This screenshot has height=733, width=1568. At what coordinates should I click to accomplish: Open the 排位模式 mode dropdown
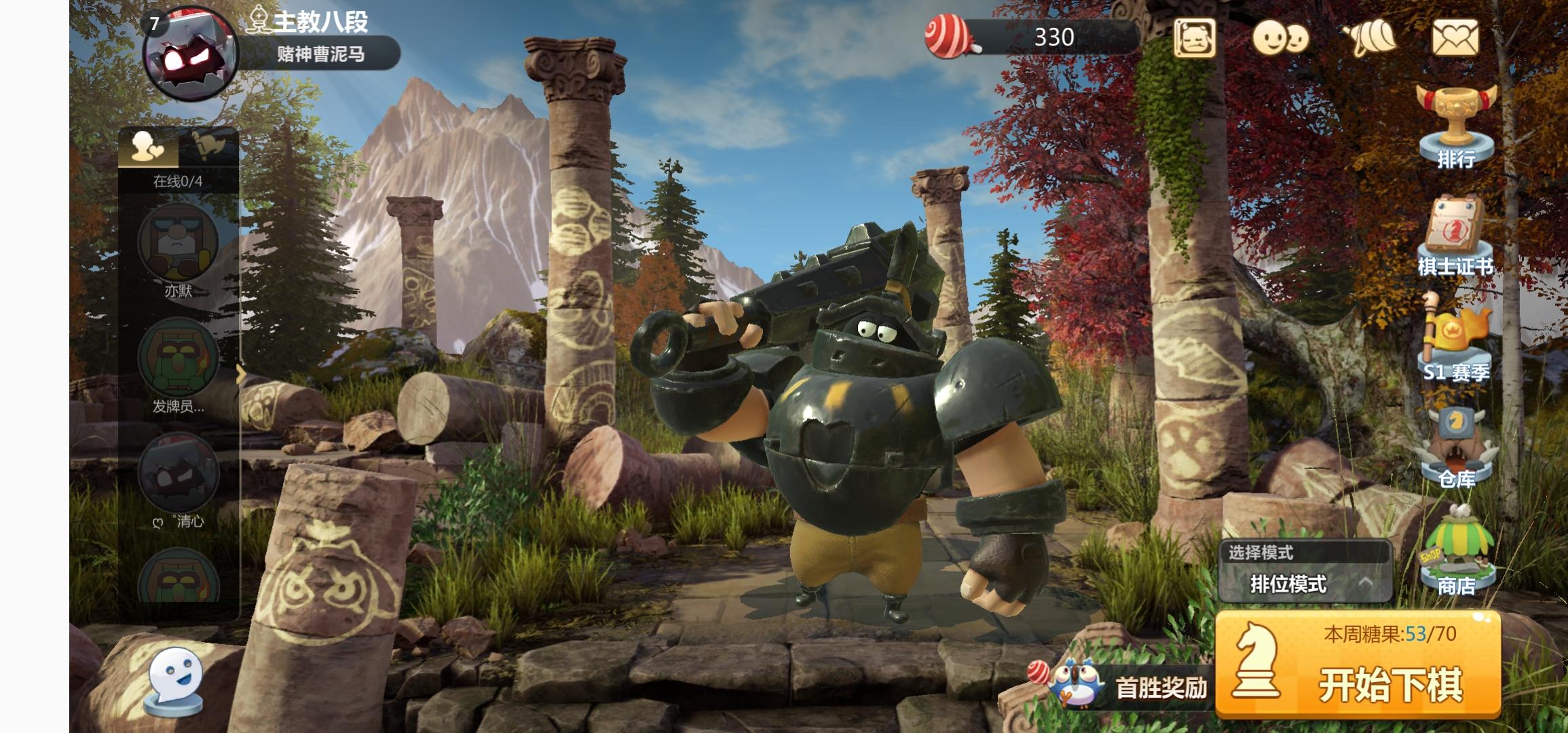1305,583
